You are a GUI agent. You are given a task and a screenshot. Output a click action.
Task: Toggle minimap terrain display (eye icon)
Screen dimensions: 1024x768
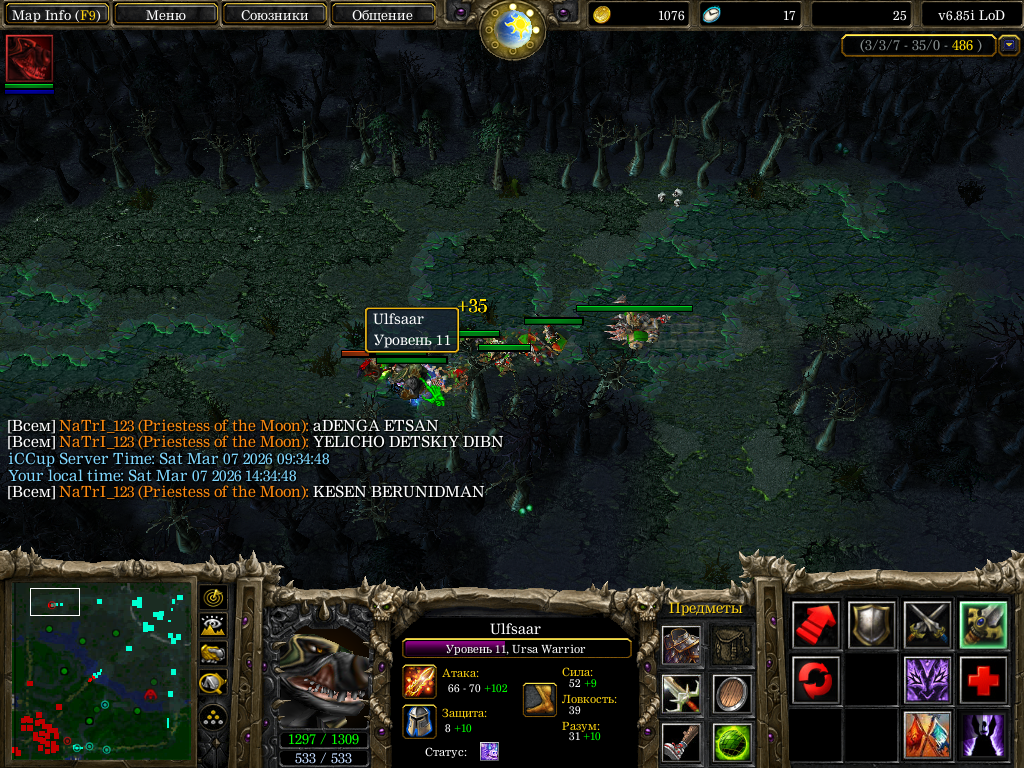tap(213, 626)
